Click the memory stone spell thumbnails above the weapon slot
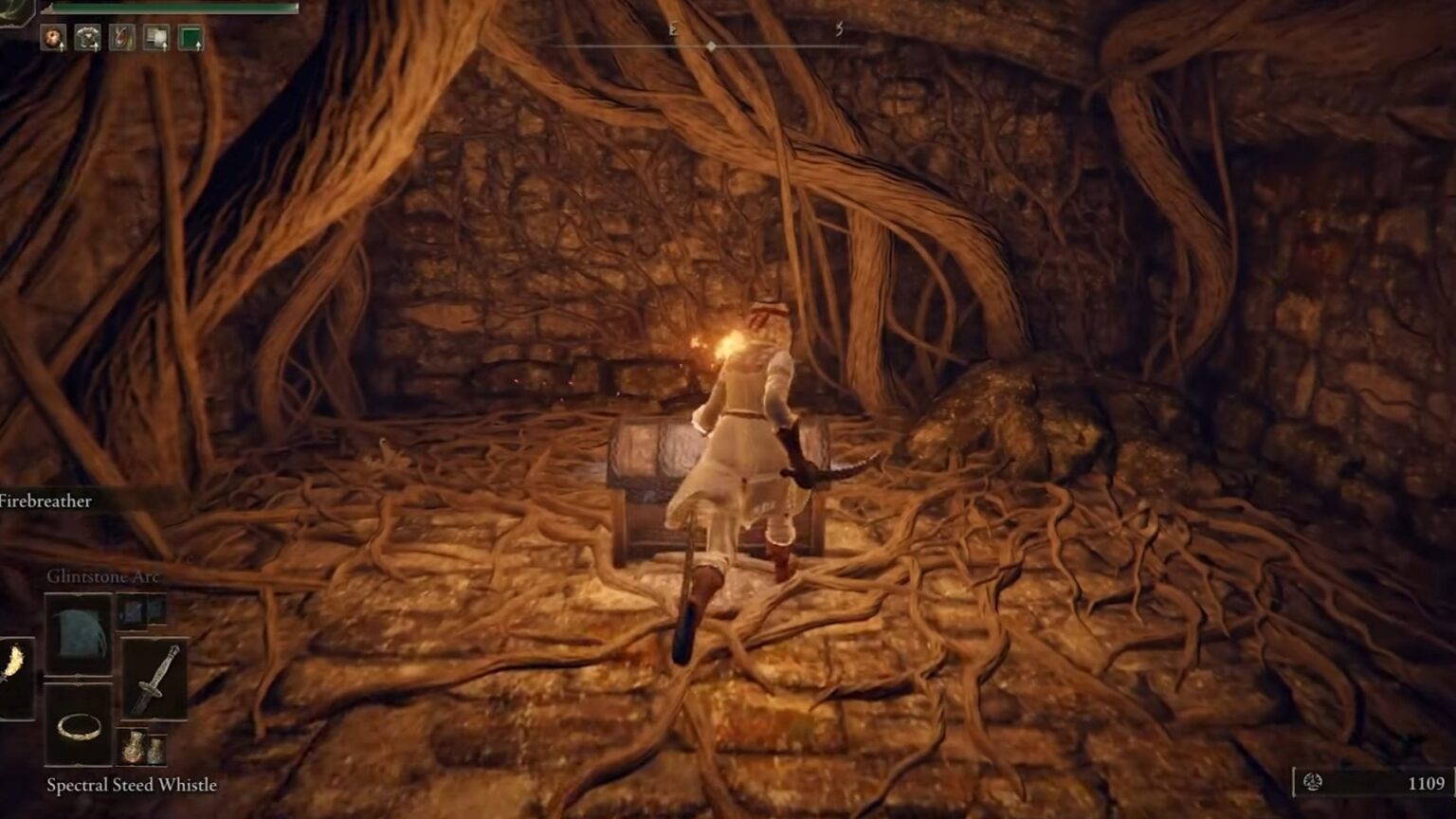The height and width of the screenshot is (819, 1456). pyautogui.click(x=141, y=610)
